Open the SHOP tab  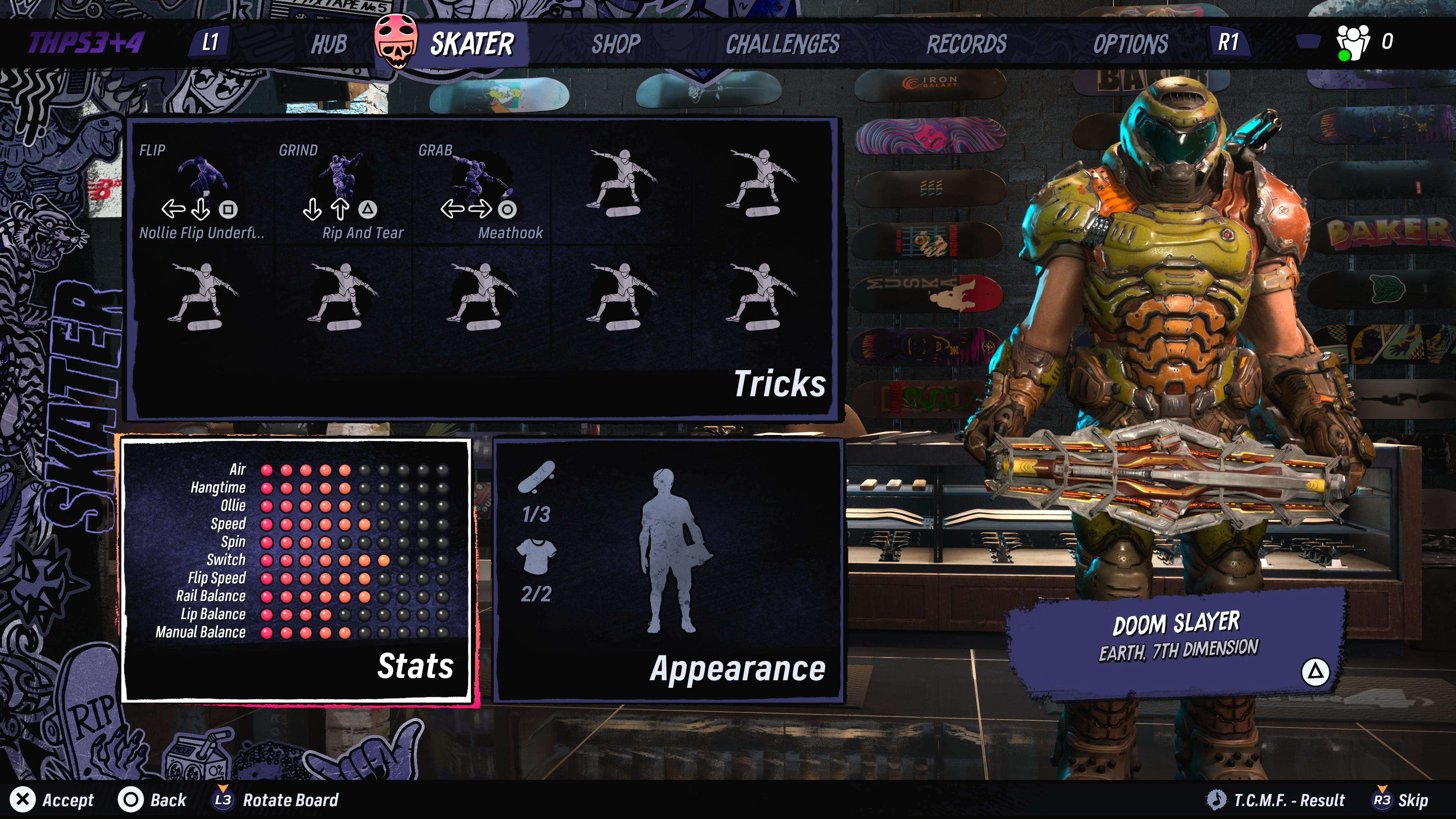click(x=615, y=44)
